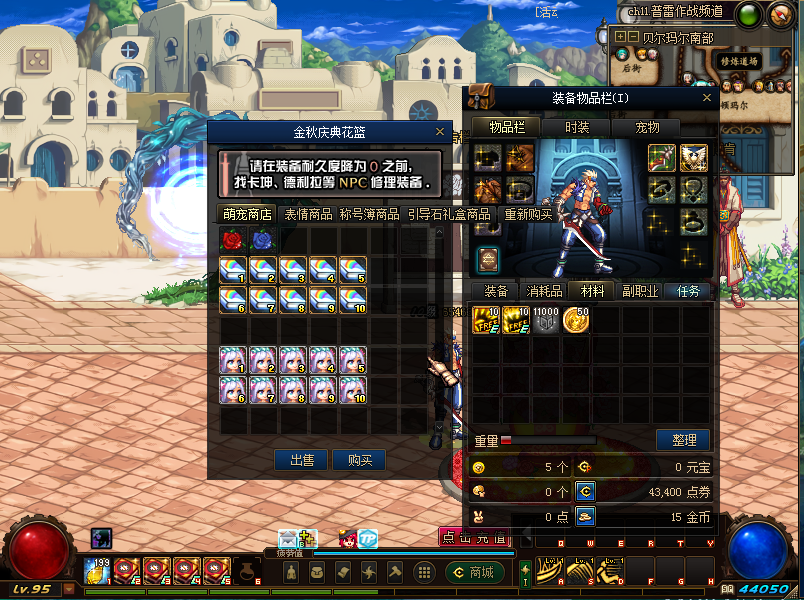
Task: Click the 出售 sell button
Action: point(302,460)
